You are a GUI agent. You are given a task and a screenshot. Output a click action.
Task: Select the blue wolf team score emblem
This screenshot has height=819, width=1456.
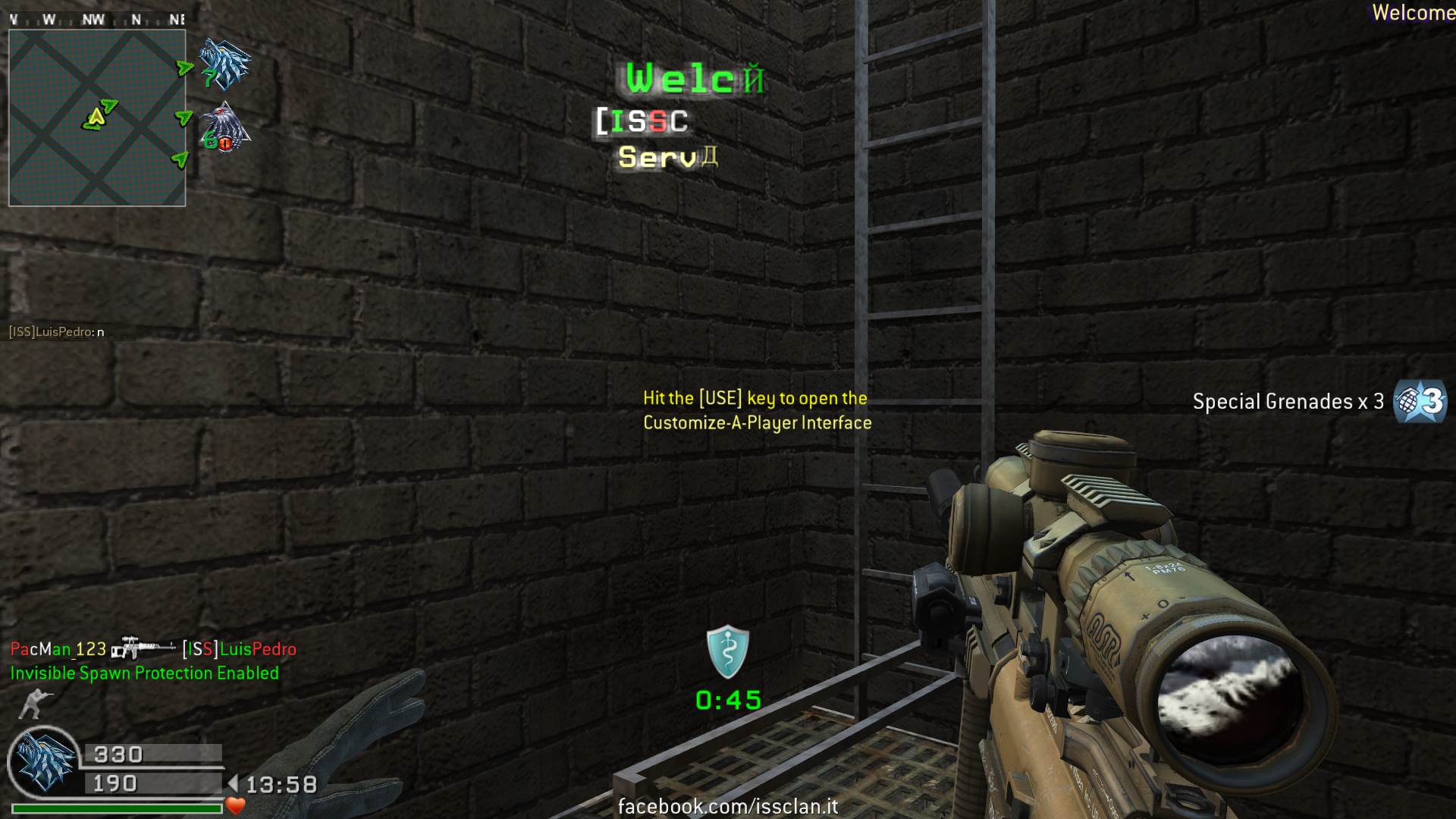tap(225, 63)
